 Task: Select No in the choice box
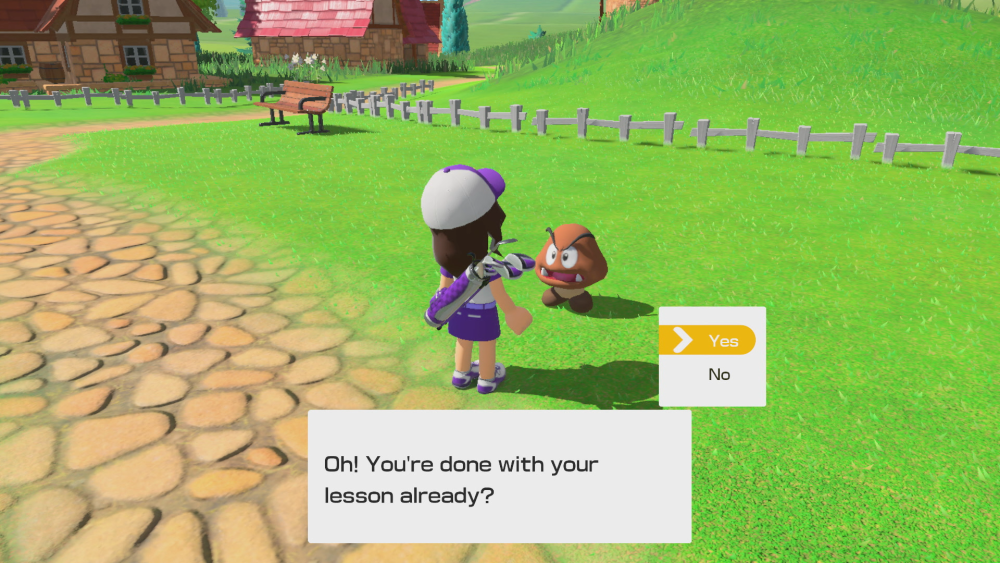tap(719, 375)
